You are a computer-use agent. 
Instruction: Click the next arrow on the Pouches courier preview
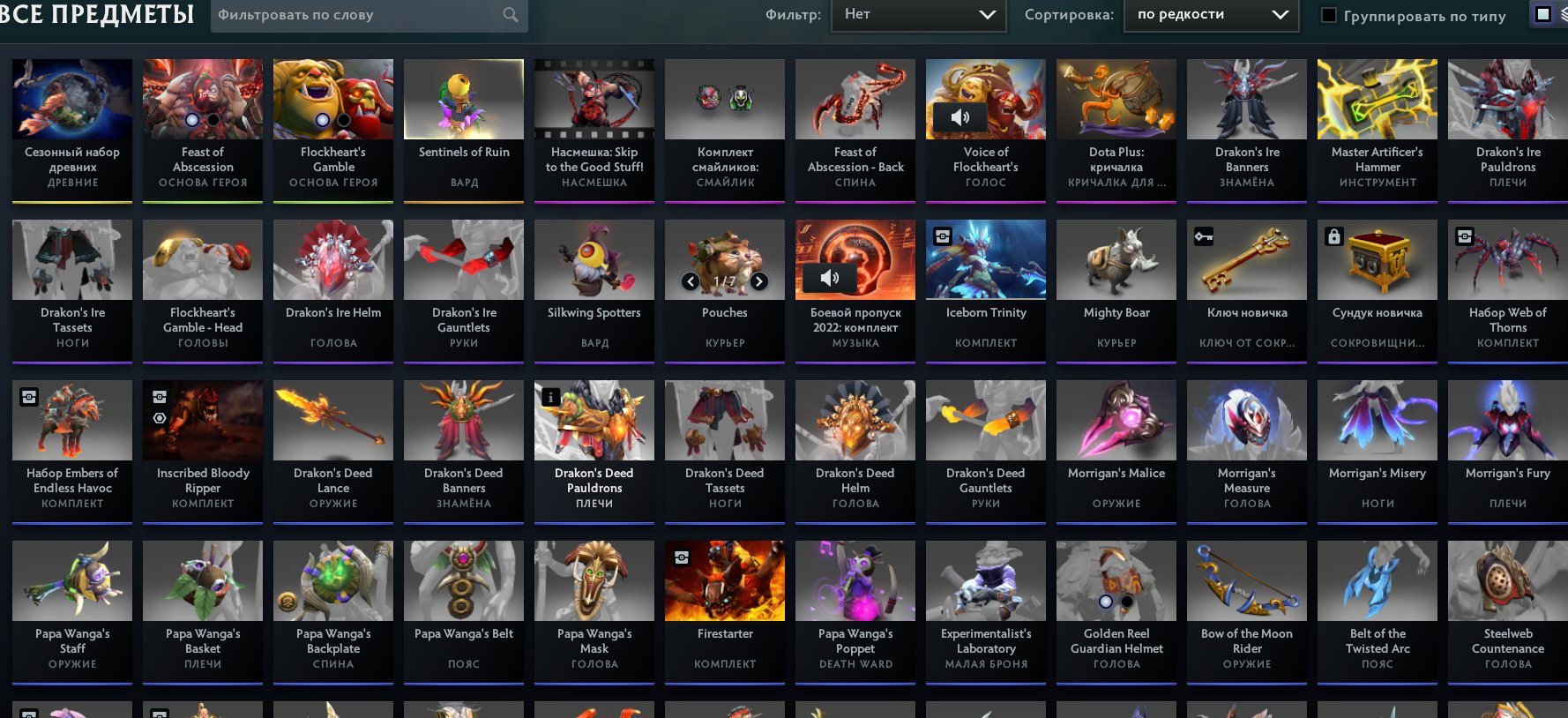[x=758, y=281]
